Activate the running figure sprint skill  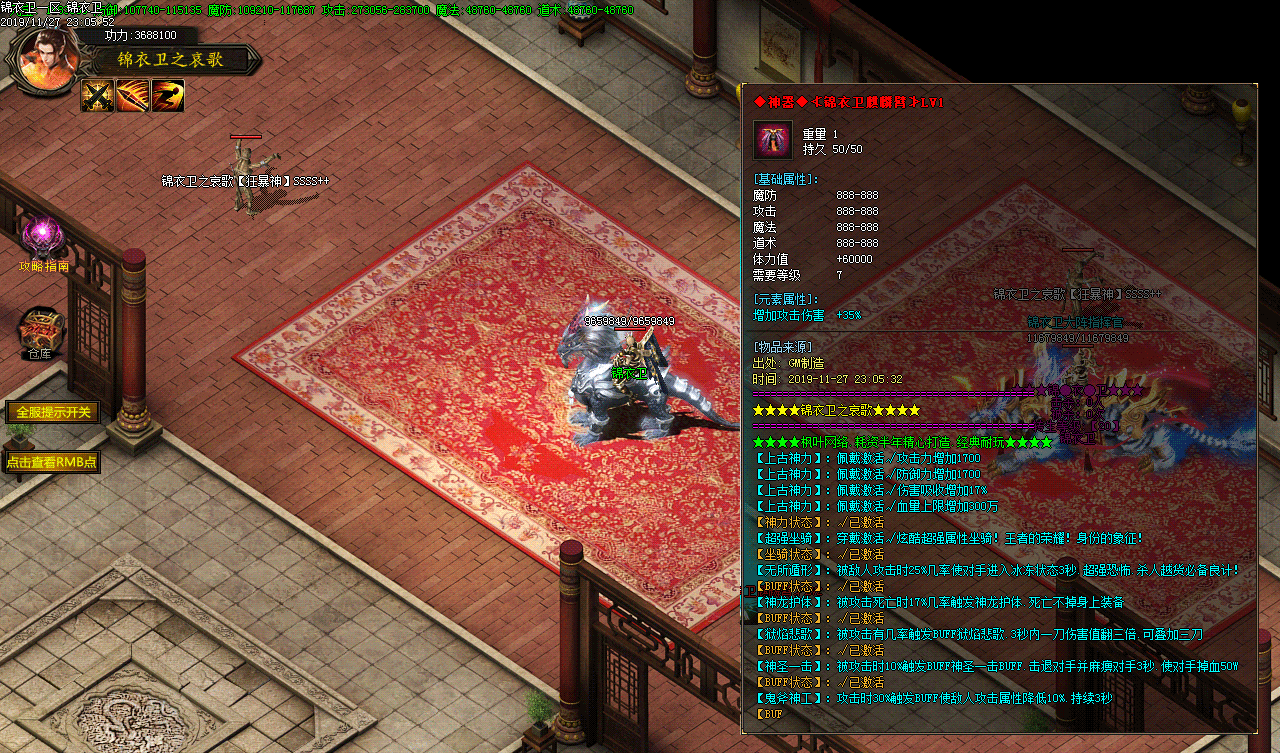(x=168, y=96)
